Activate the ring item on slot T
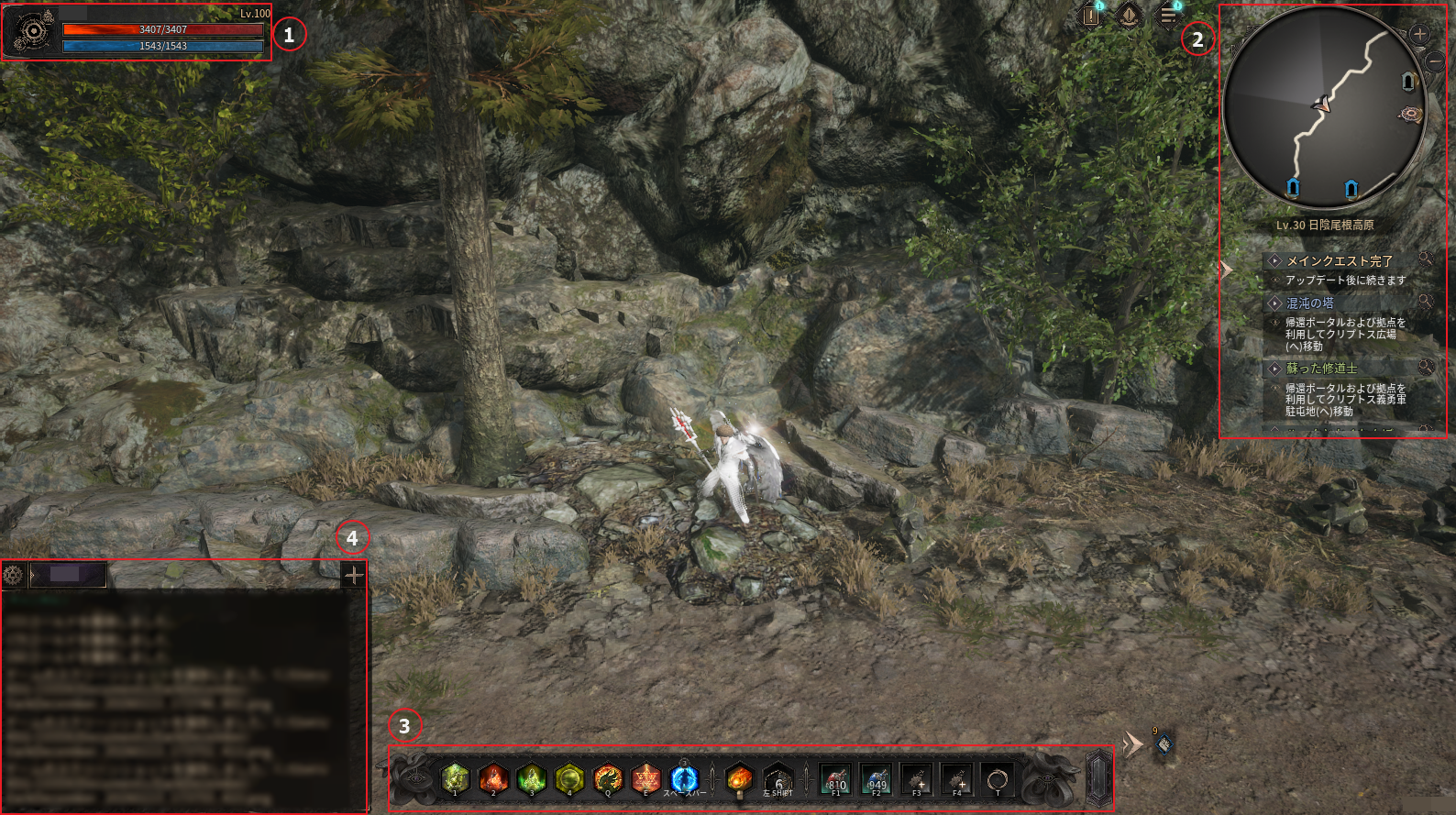 pyautogui.click(x=998, y=779)
